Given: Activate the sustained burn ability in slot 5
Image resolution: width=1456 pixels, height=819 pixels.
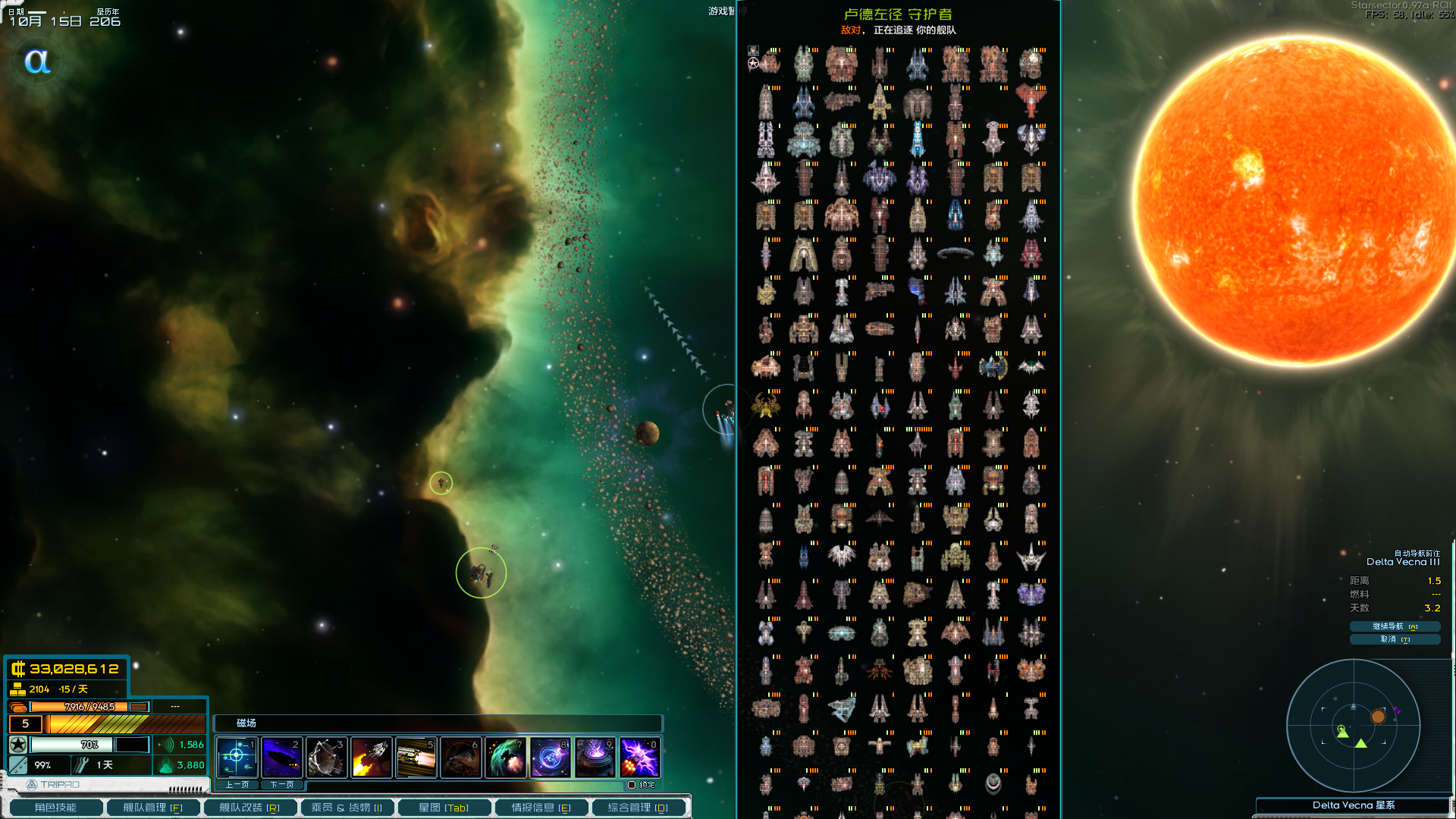Looking at the screenshot, I should tap(416, 757).
